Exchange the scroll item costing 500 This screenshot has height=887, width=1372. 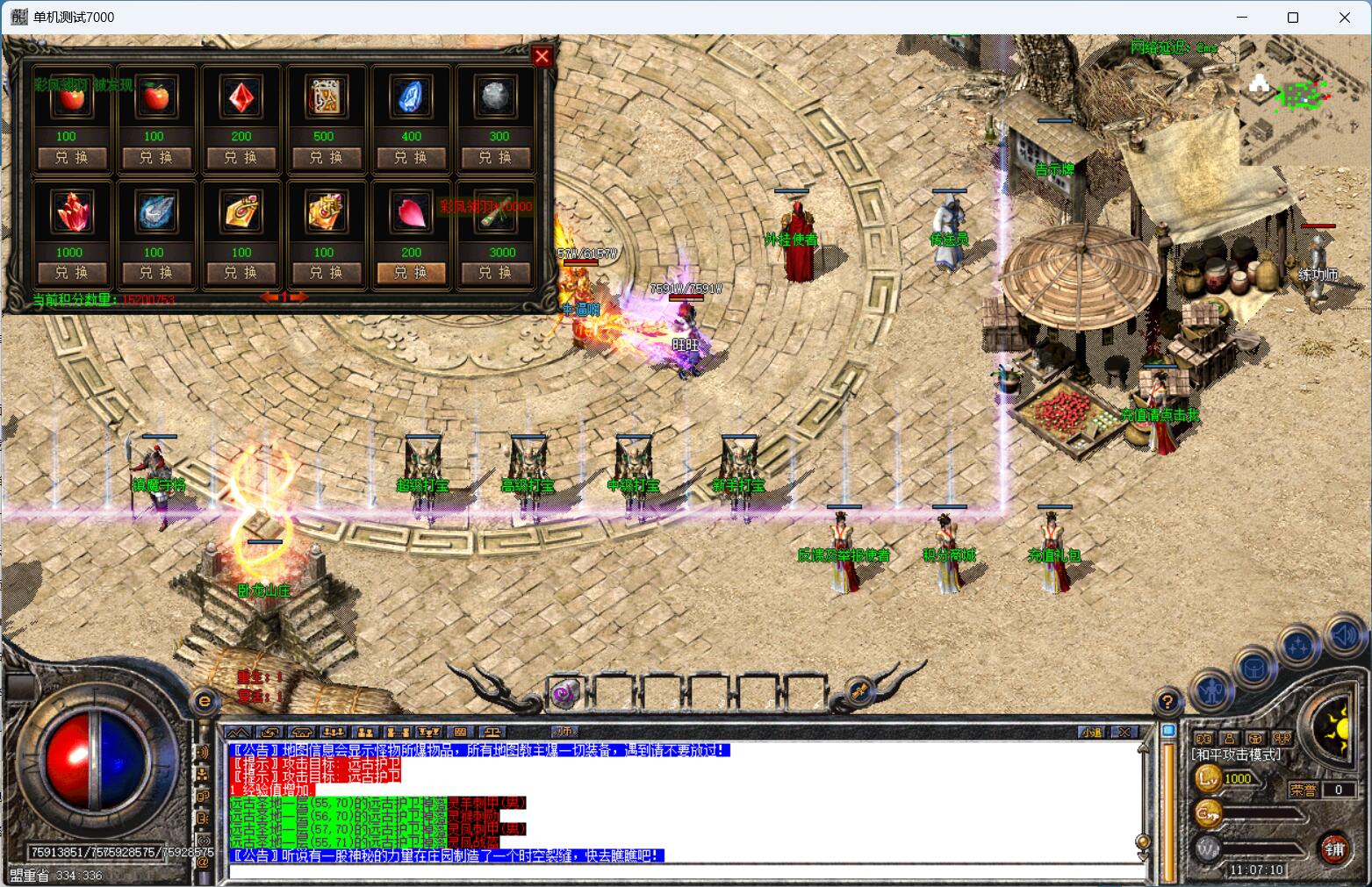[326, 158]
